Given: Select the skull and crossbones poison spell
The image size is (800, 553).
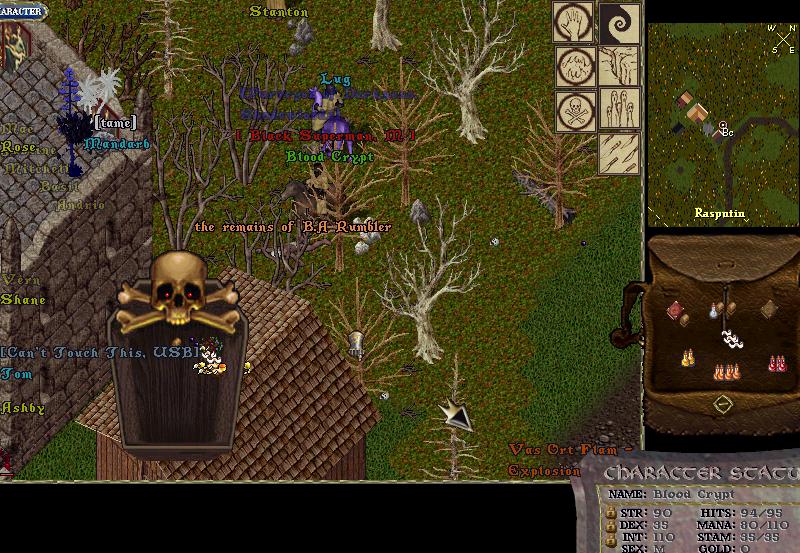Looking at the screenshot, I should [575, 109].
